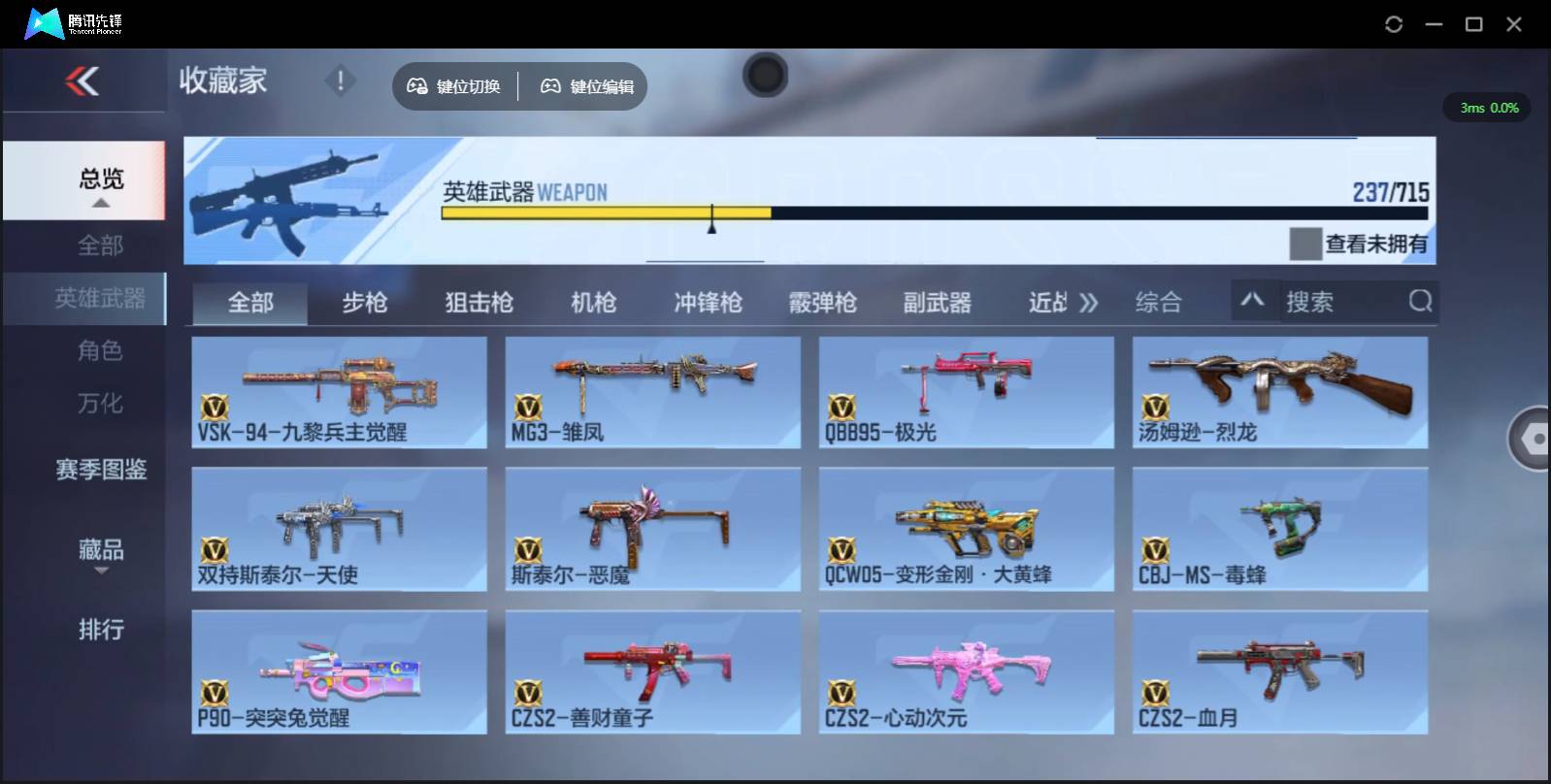Select the 英雄武器 sidebar entry
This screenshot has width=1551, height=784.
101,299
